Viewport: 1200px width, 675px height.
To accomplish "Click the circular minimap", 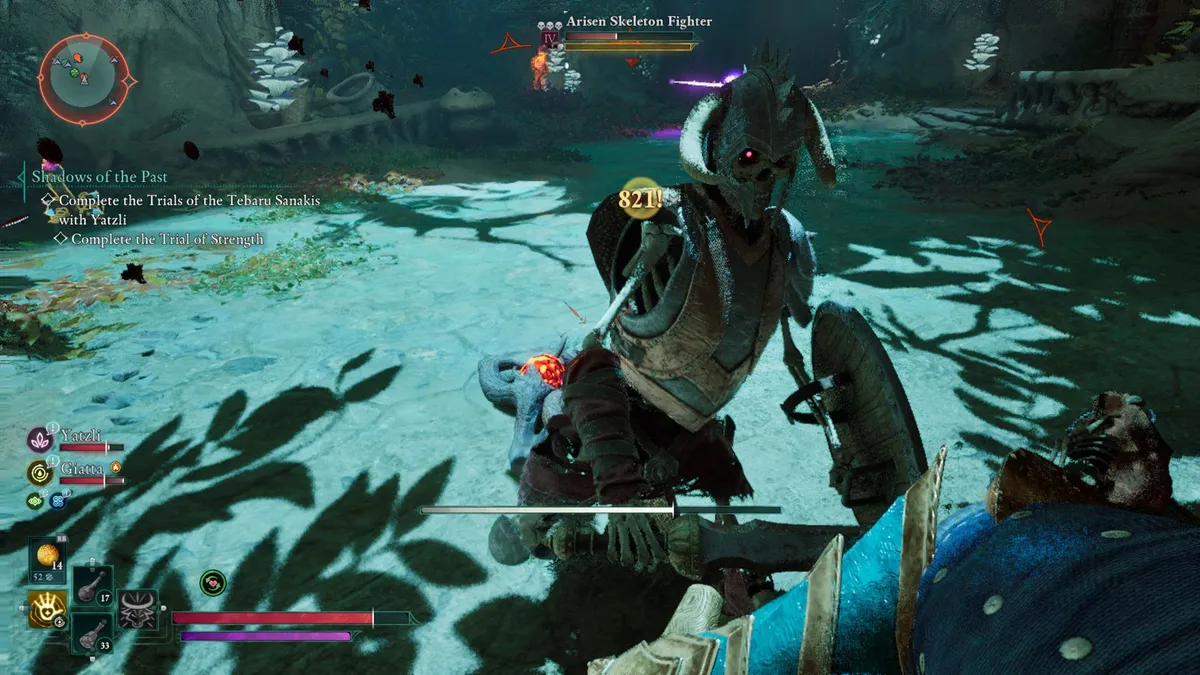I will pos(84,79).
